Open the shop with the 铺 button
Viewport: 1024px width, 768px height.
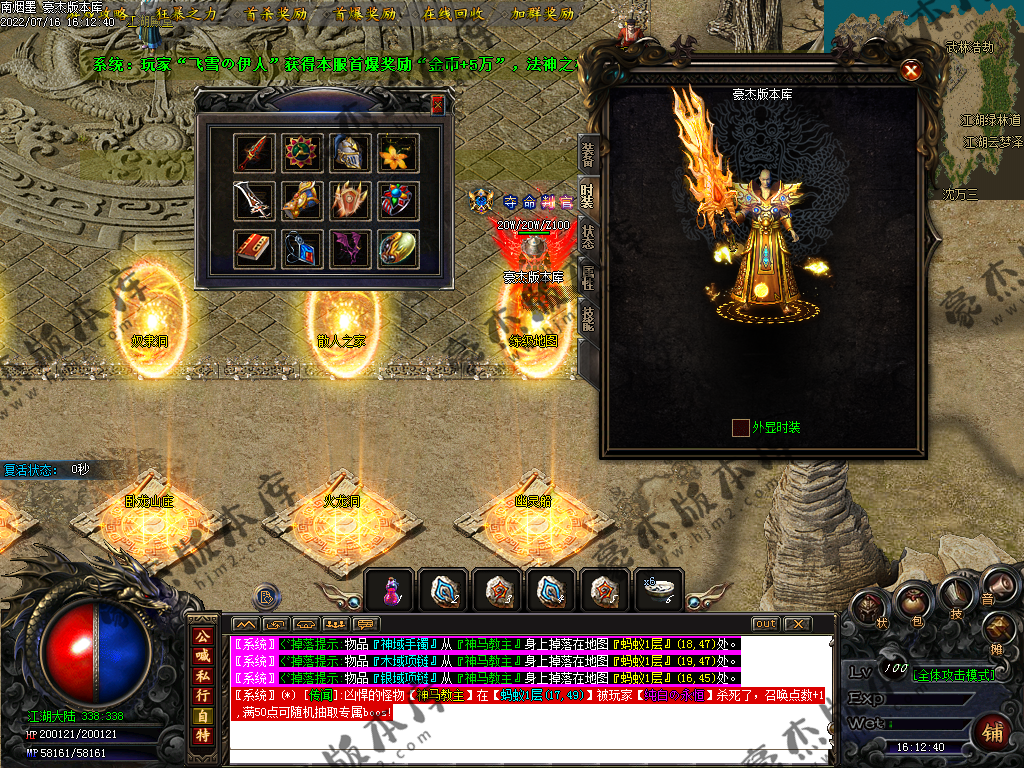pyautogui.click(x=993, y=731)
